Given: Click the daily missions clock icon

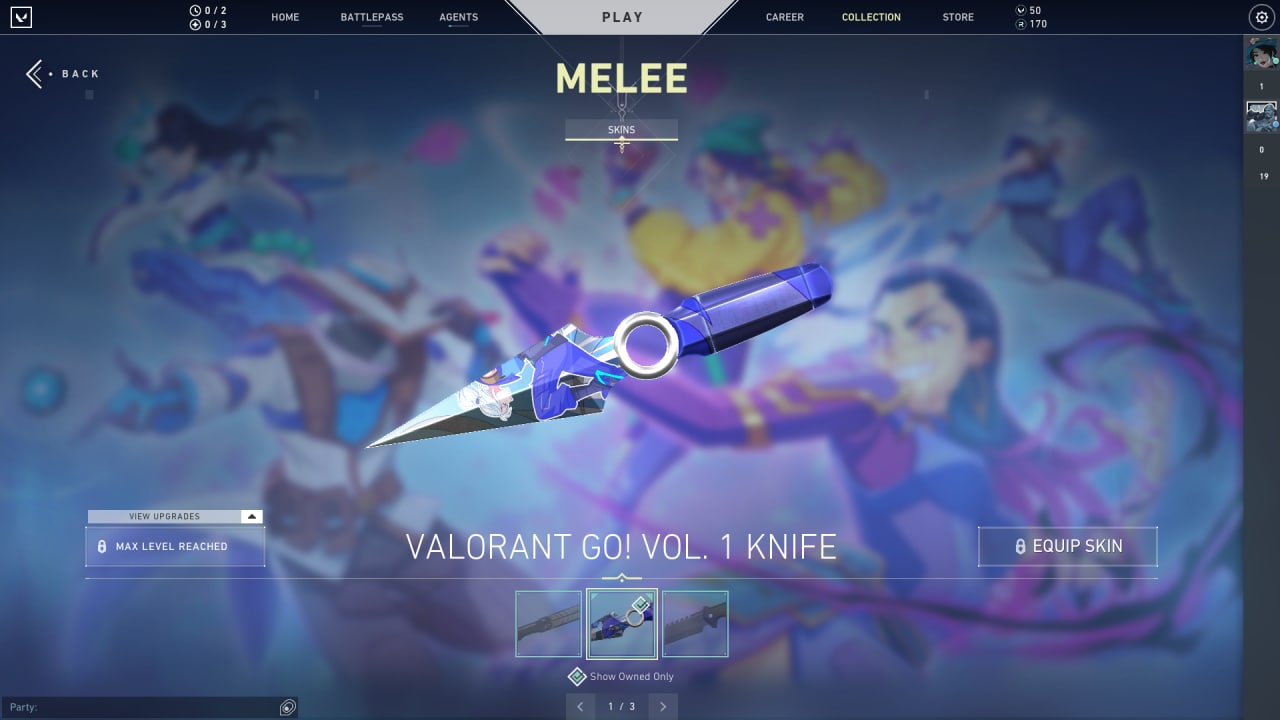Looking at the screenshot, I should point(193,9).
